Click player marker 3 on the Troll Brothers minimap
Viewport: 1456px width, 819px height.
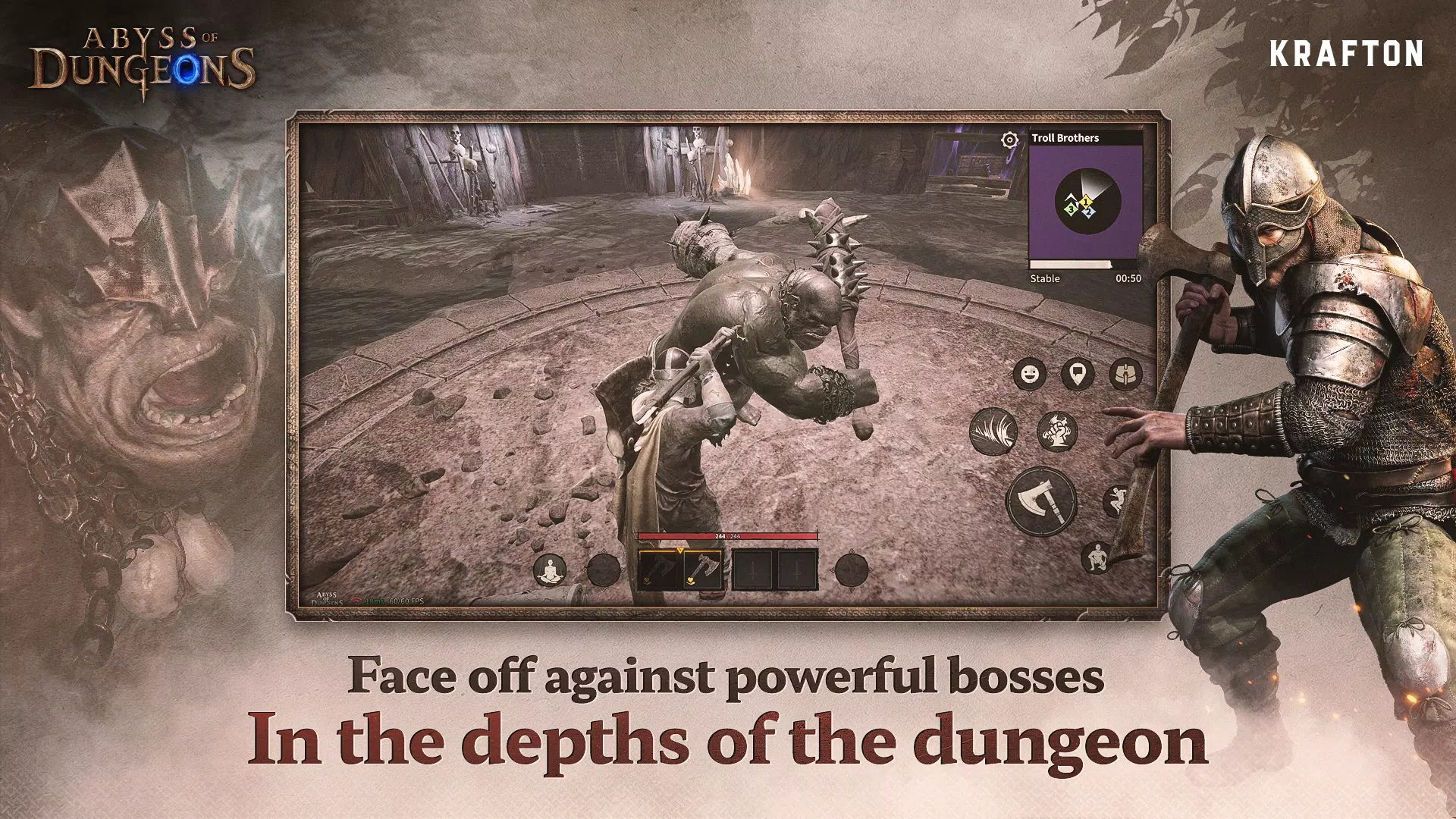coord(1071,209)
